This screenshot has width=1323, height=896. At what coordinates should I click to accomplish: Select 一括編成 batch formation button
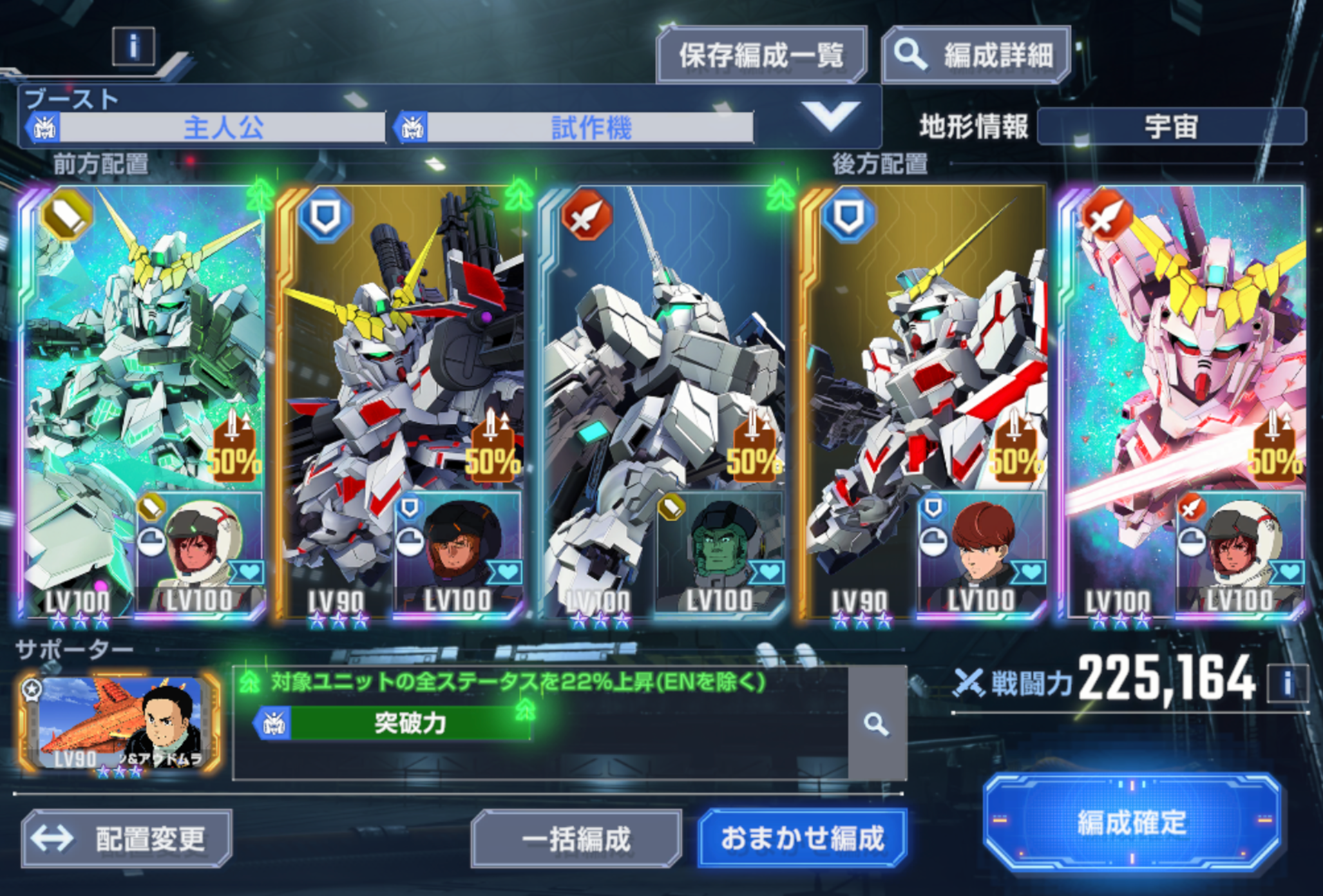[x=576, y=839]
